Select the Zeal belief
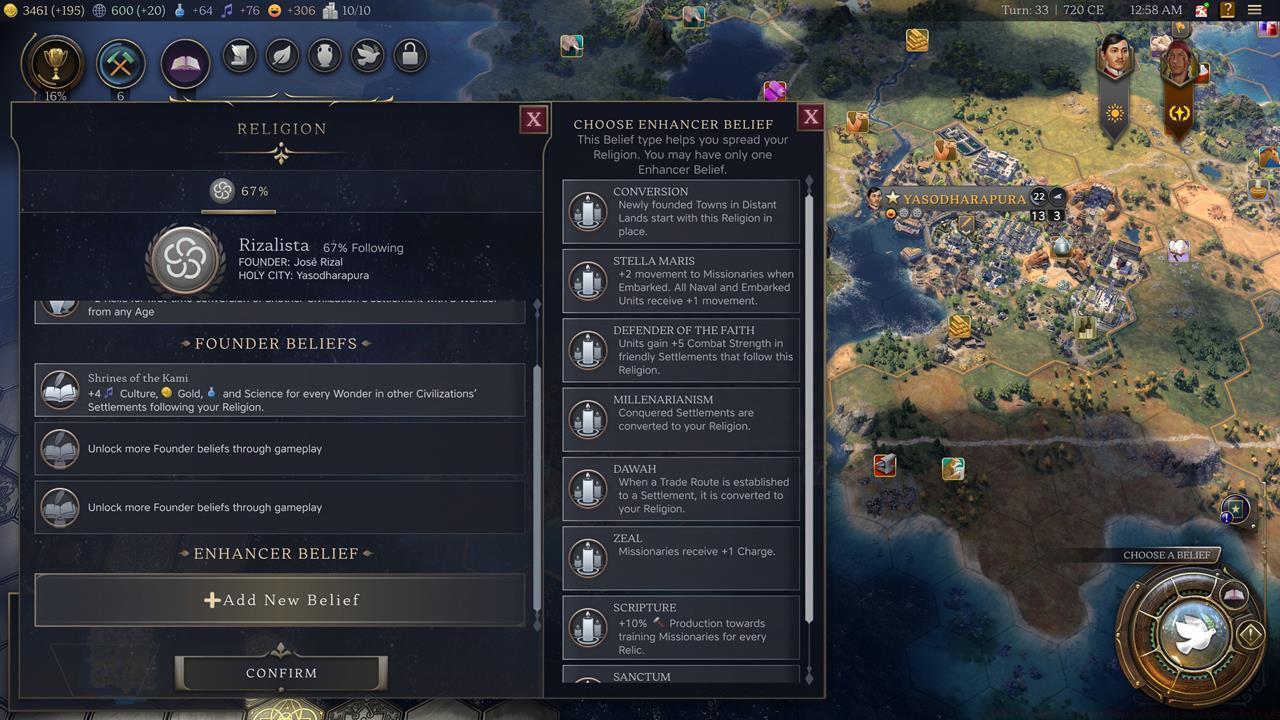 (681, 558)
